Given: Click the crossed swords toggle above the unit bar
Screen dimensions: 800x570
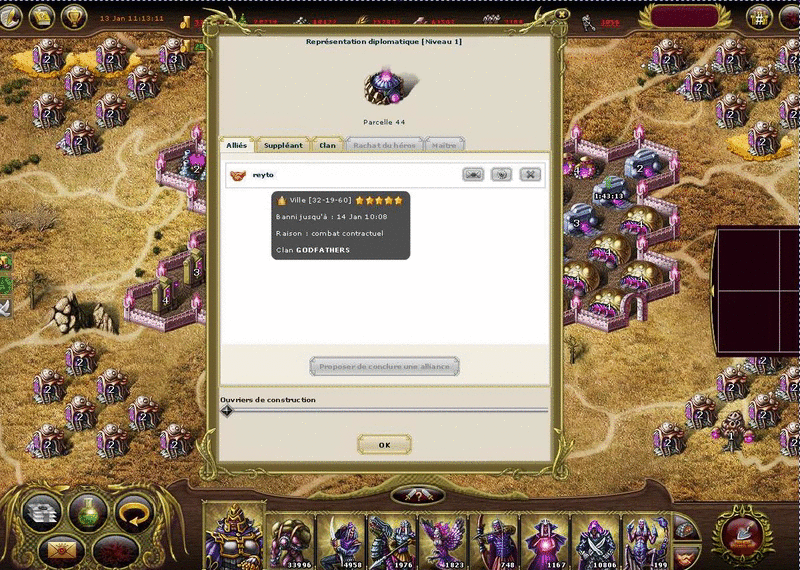Looking at the screenshot, I should pyautogui.click(x=417, y=495).
